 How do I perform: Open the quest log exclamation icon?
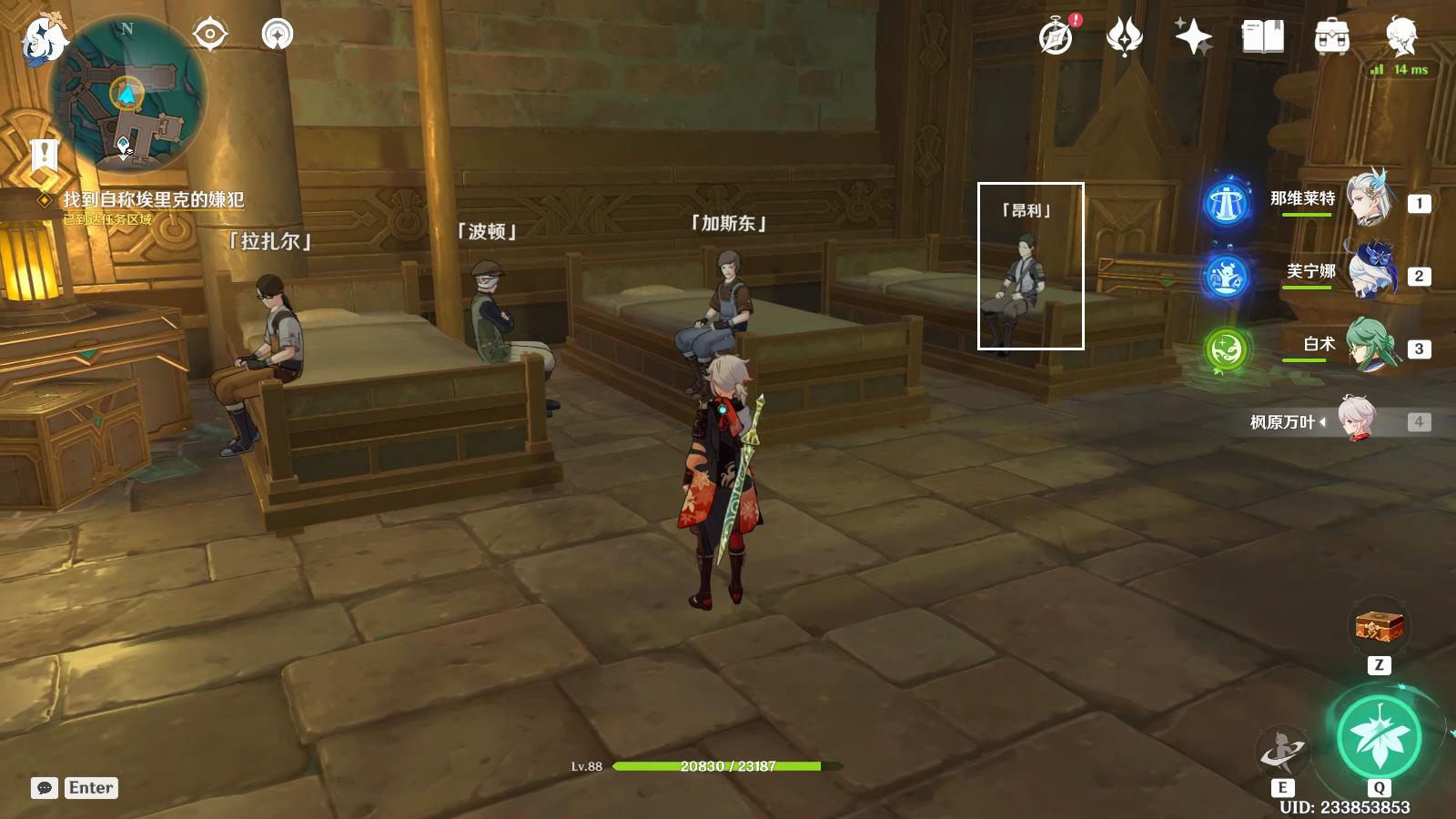pos(43,156)
